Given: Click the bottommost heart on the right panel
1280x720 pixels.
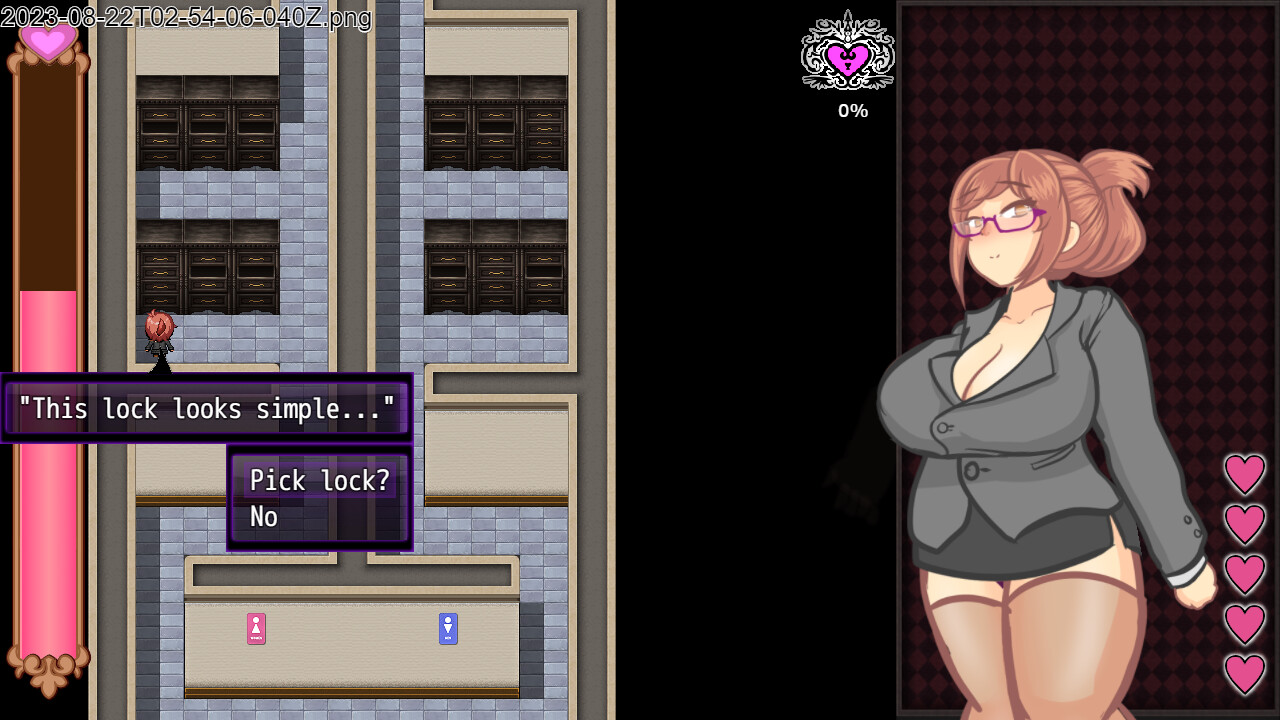Looking at the screenshot, I should pyautogui.click(x=1245, y=667).
